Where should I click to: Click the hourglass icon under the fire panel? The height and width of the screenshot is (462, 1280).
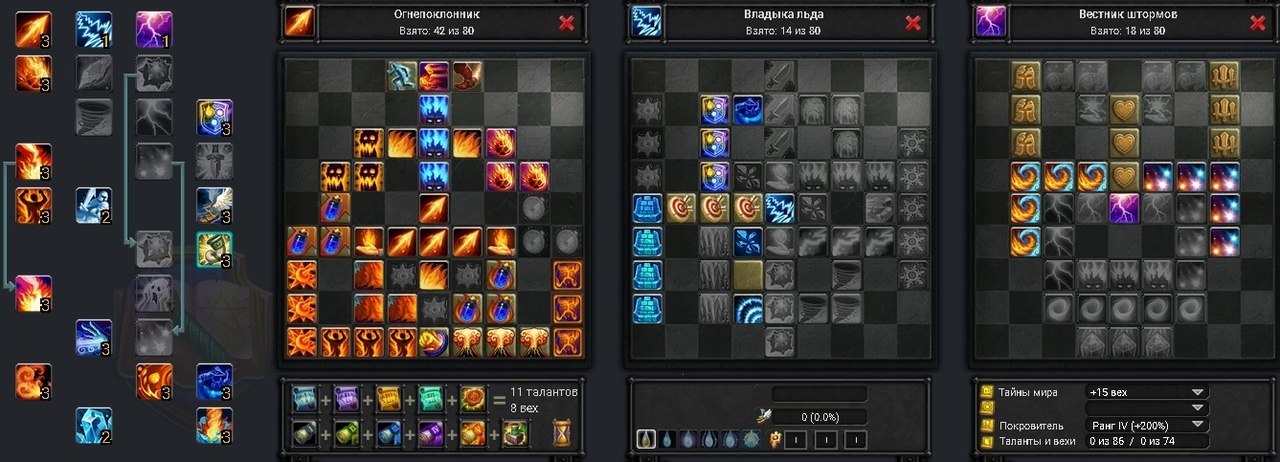(x=561, y=432)
